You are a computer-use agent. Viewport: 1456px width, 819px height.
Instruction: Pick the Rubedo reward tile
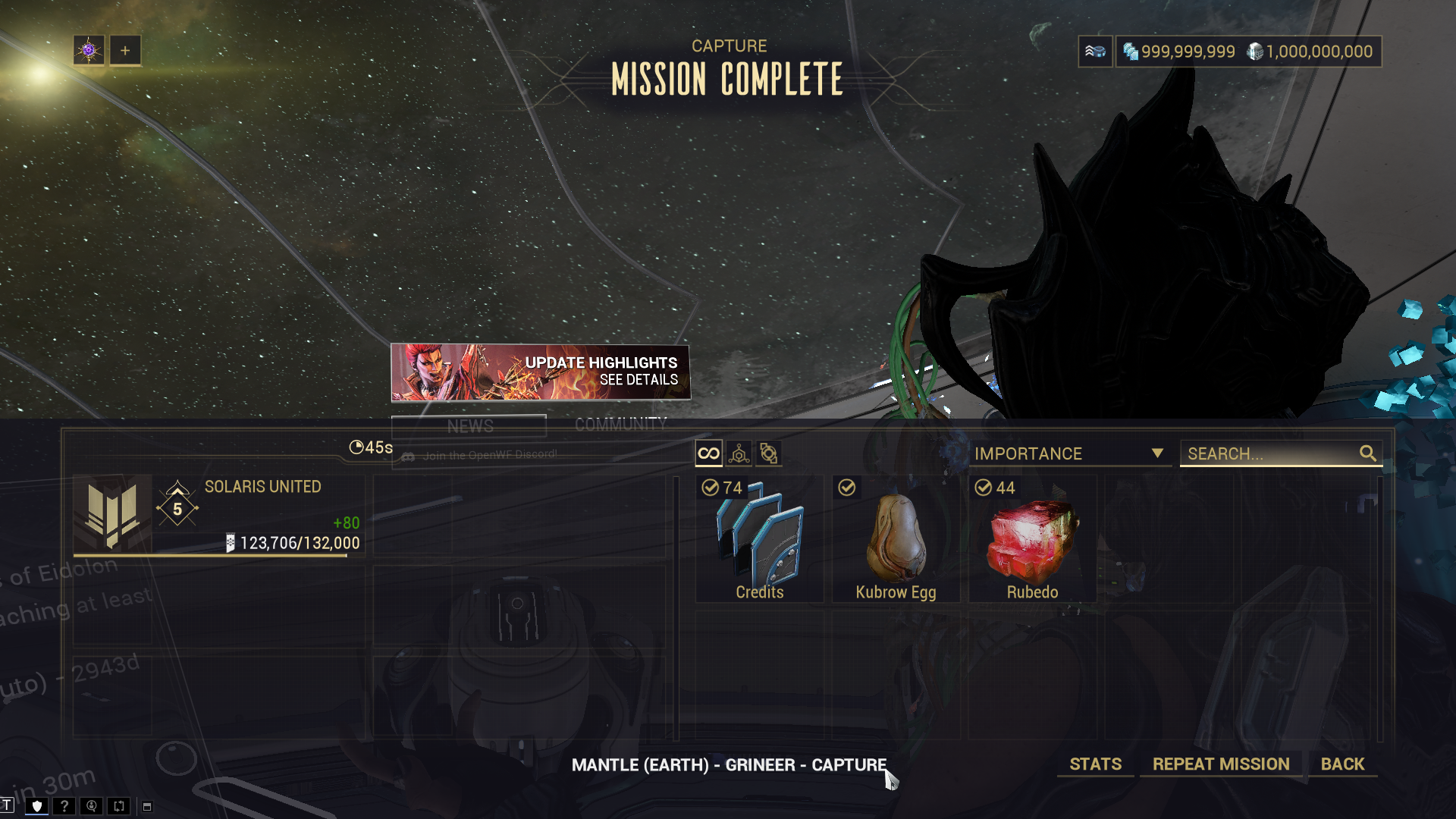(1032, 539)
